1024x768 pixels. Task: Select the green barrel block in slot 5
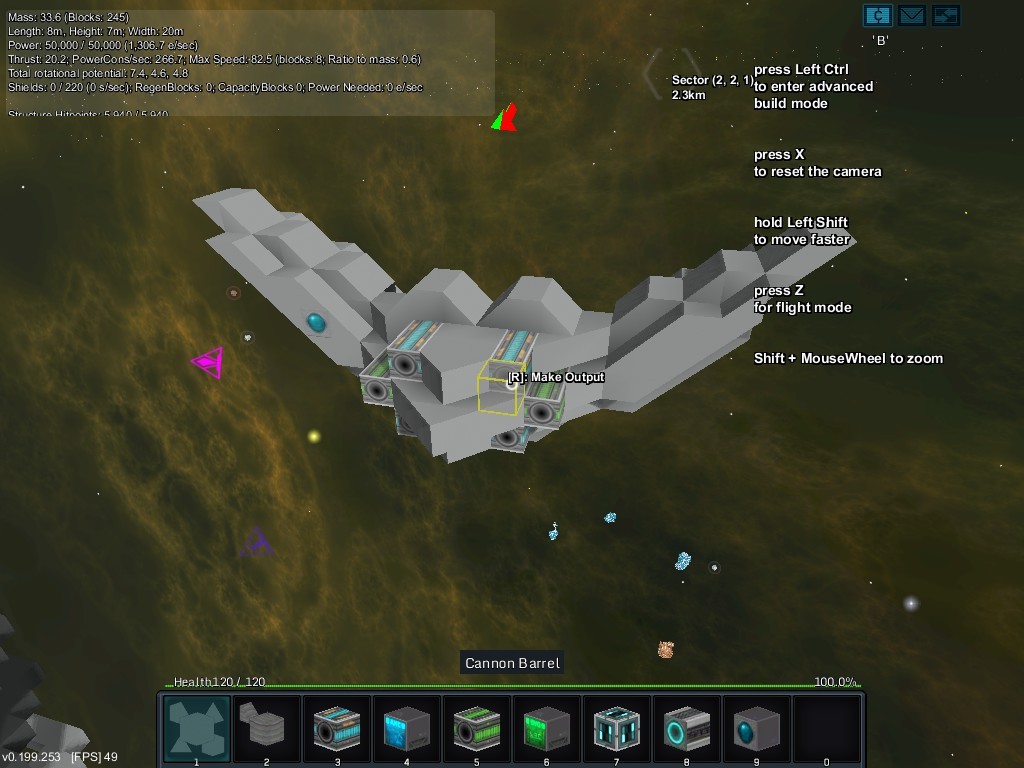click(x=477, y=729)
